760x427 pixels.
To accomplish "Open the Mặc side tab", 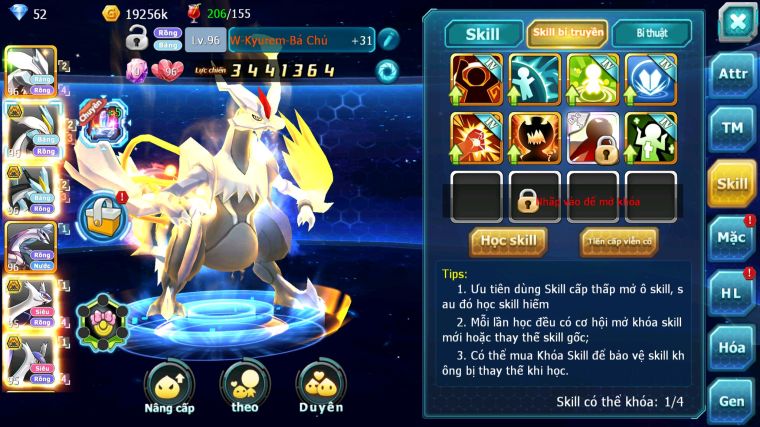I will [732, 237].
